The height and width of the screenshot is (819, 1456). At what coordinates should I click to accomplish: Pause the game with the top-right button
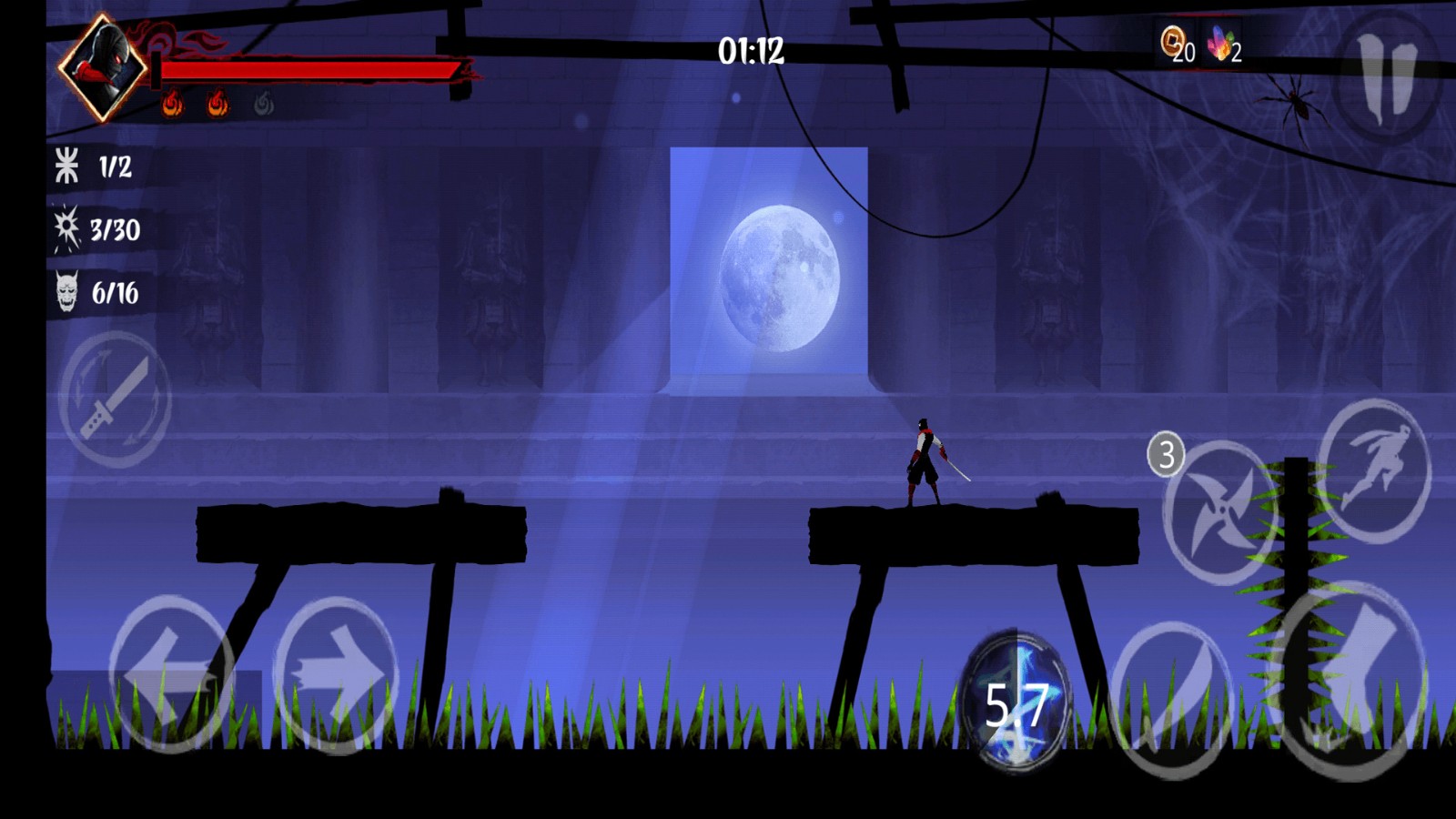click(1387, 78)
